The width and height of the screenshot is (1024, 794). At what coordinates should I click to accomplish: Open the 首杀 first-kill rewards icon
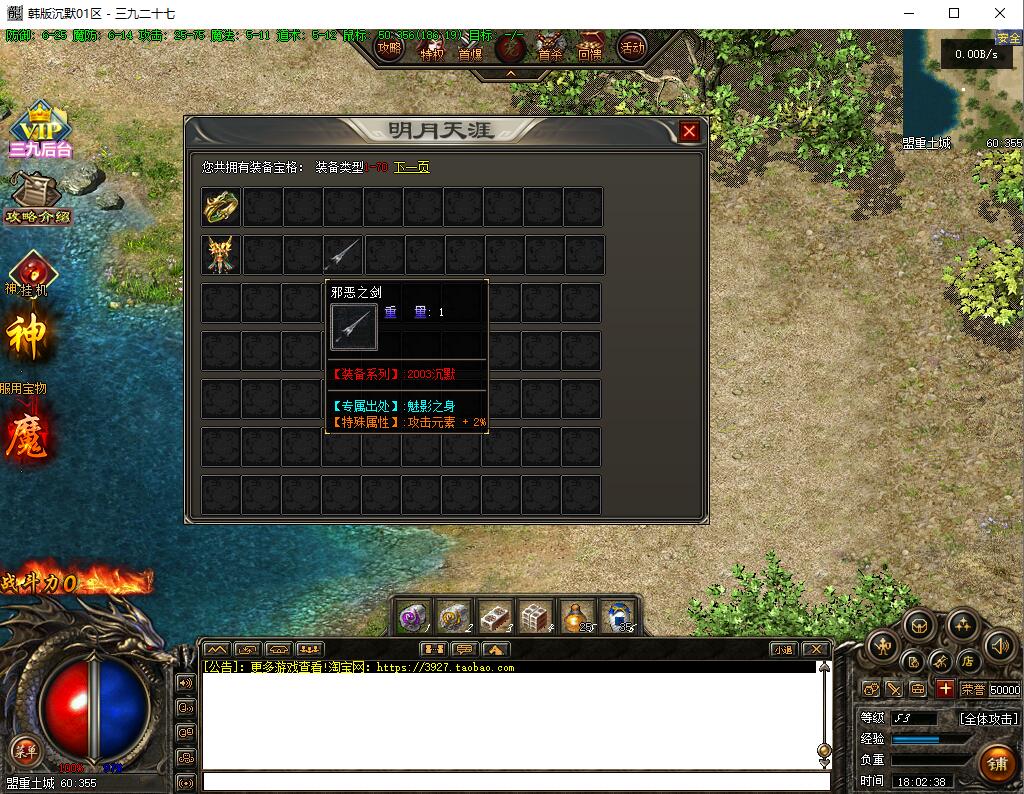coord(550,47)
